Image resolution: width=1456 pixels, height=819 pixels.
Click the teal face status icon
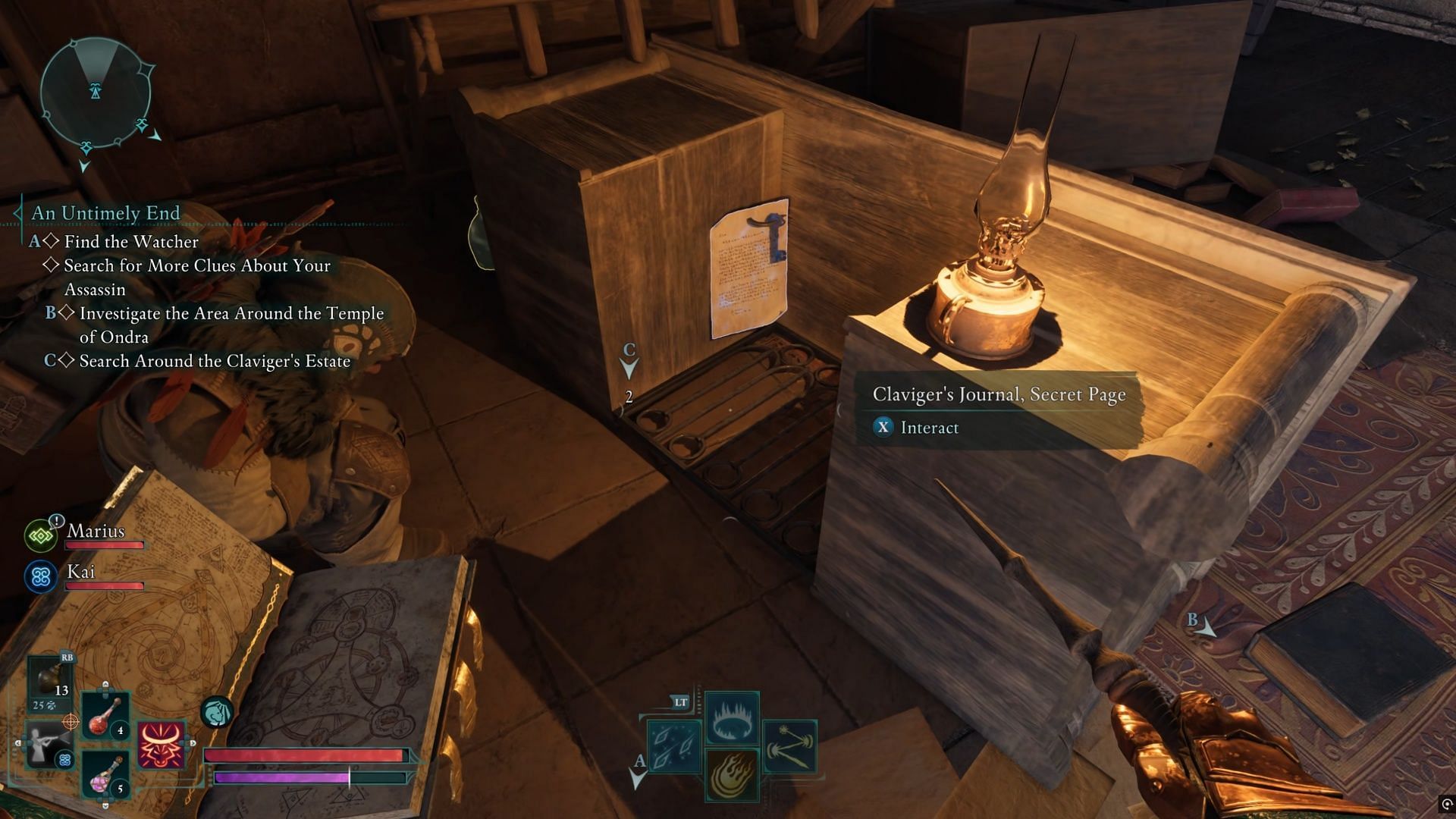click(x=217, y=713)
